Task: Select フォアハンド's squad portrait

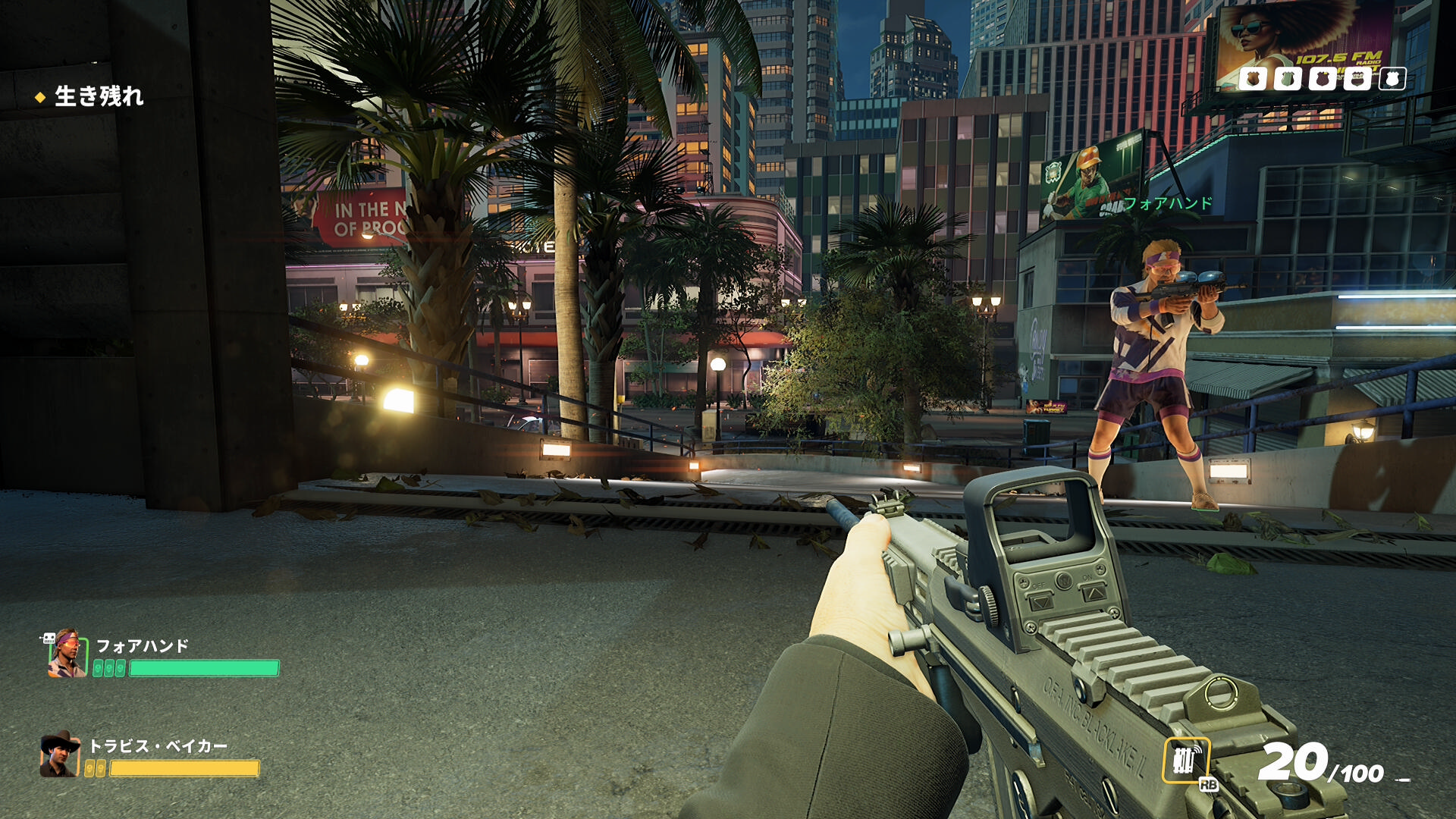Action: coord(67,654)
